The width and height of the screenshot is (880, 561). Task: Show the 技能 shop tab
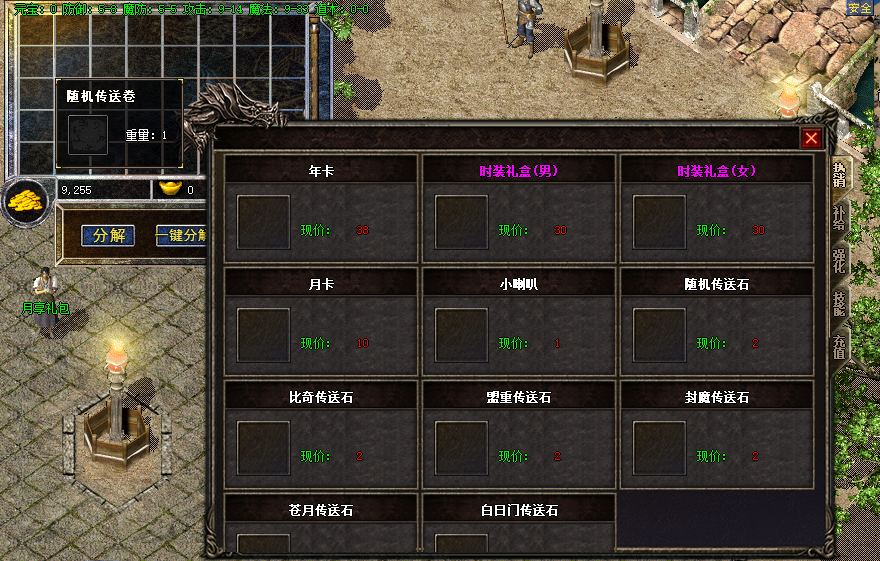[x=839, y=304]
